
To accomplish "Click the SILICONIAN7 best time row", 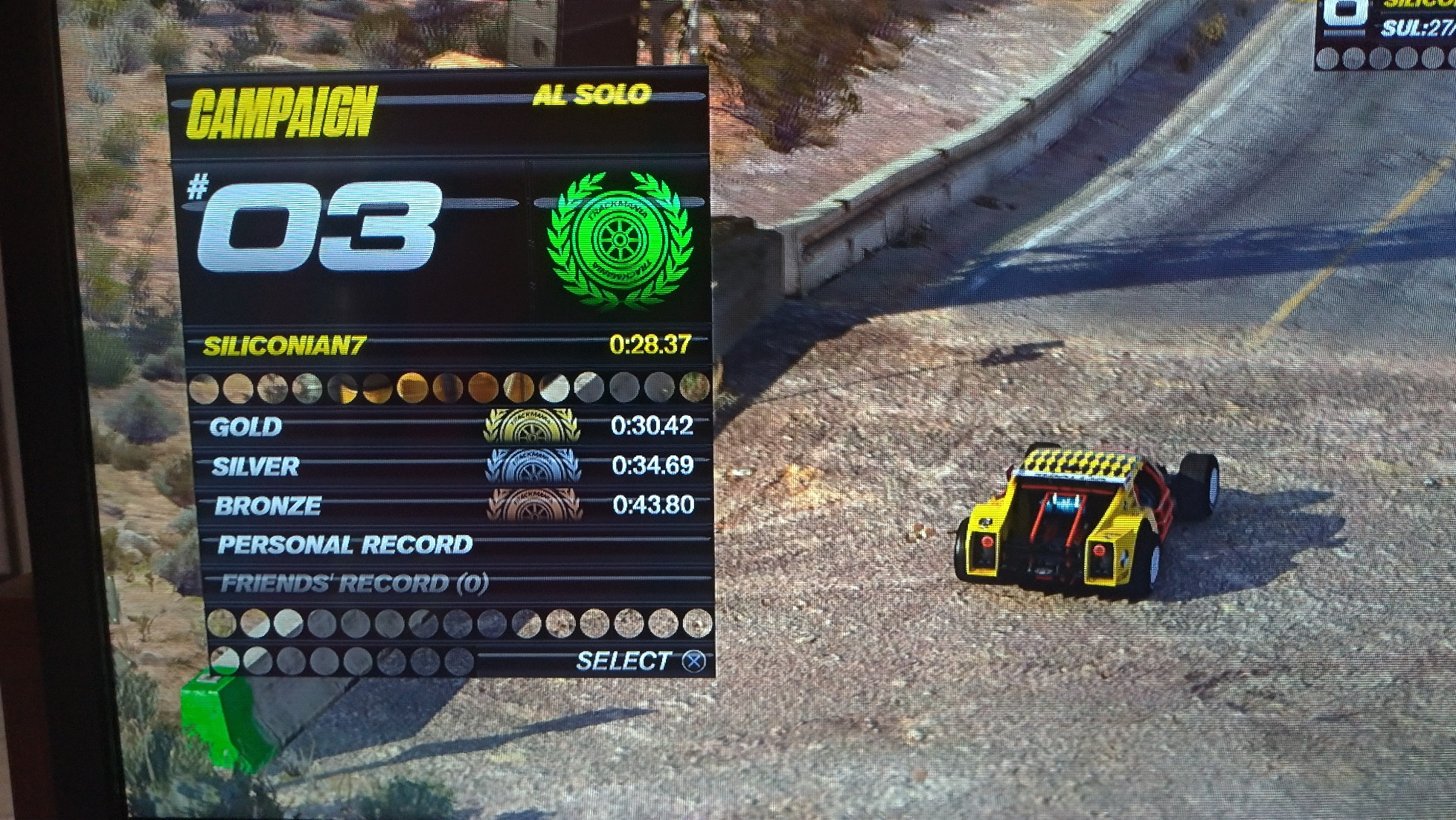I will (x=446, y=346).
